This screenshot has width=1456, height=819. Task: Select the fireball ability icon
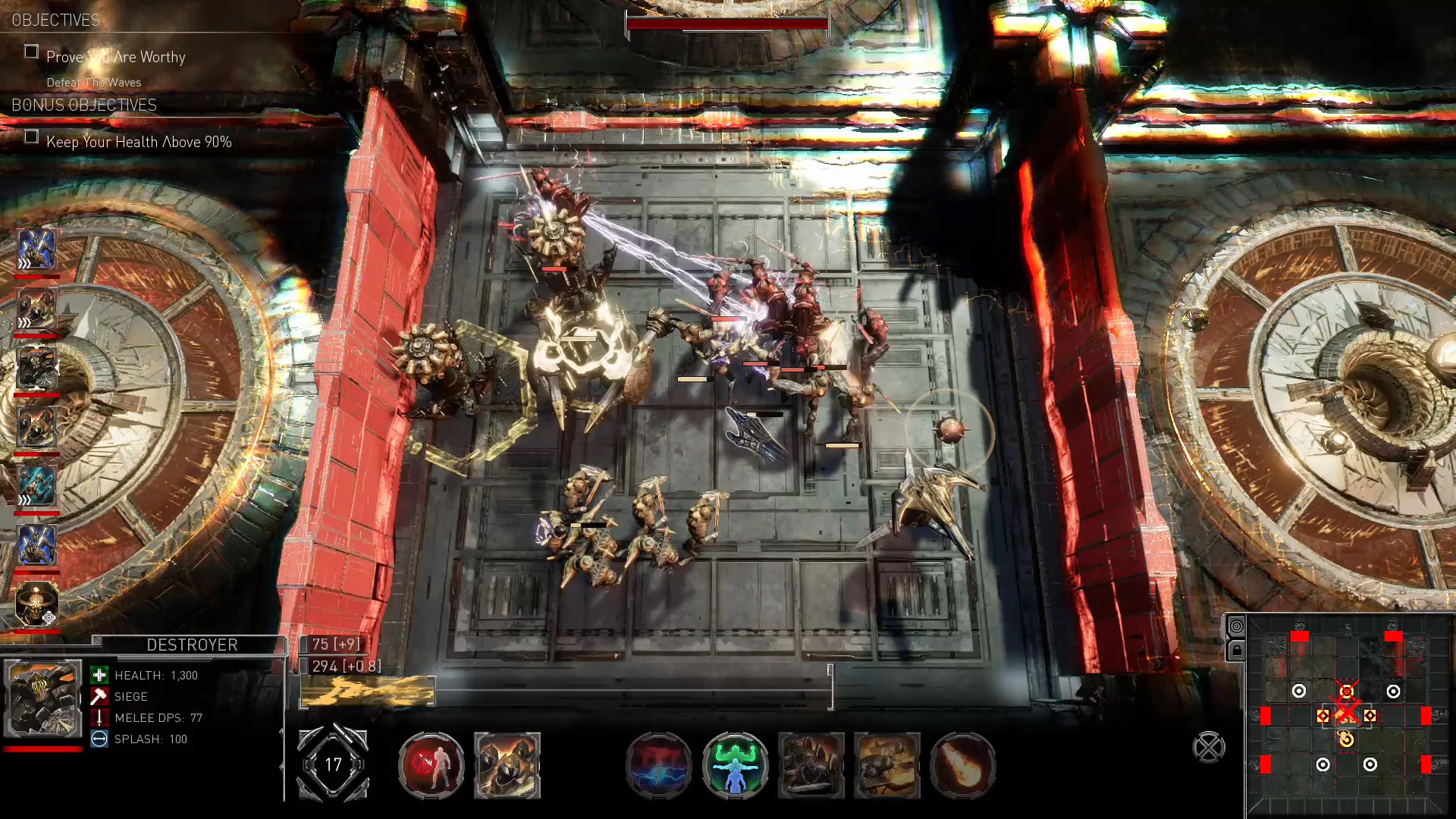(963, 766)
